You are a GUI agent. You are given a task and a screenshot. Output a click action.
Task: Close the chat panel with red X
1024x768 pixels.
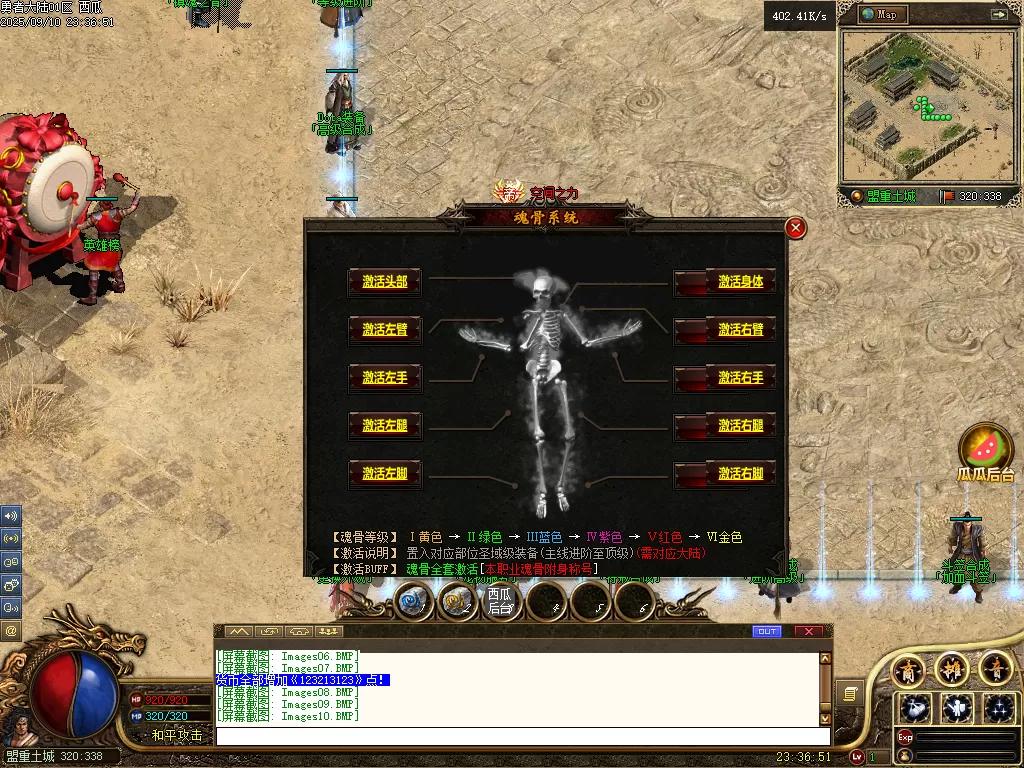click(x=808, y=631)
